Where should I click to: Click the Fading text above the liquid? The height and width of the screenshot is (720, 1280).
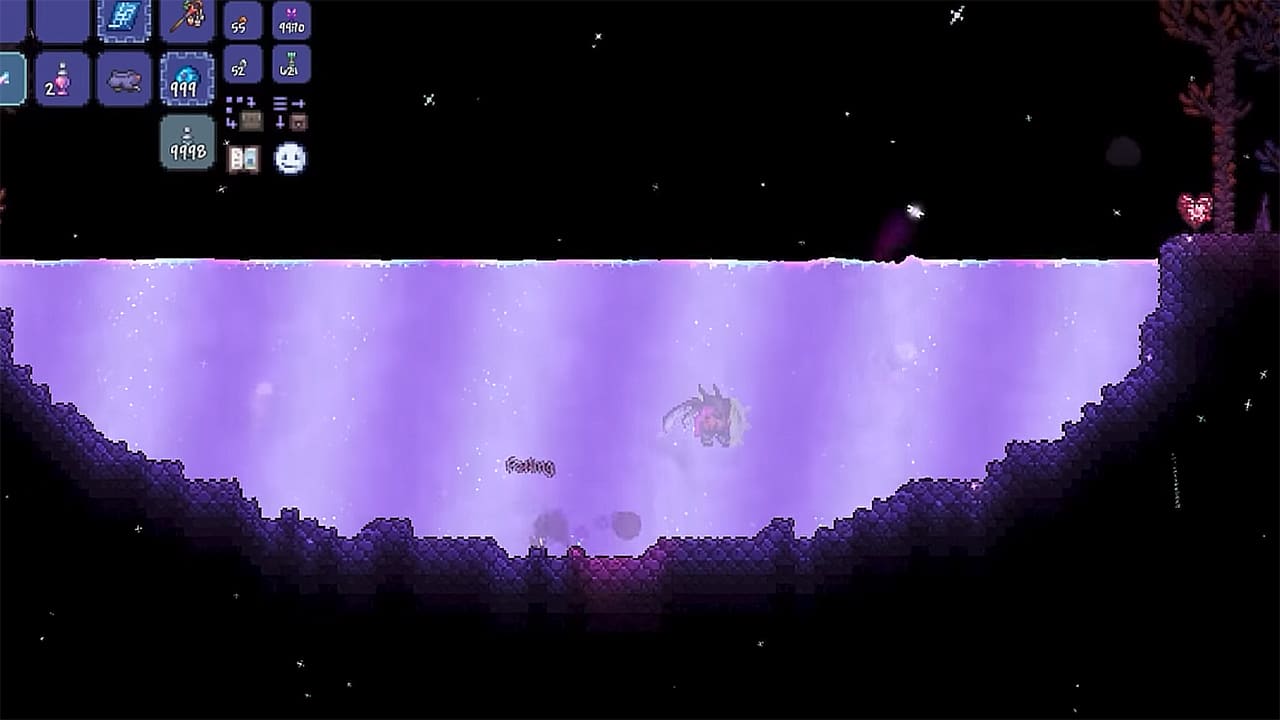(x=532, y=466)
